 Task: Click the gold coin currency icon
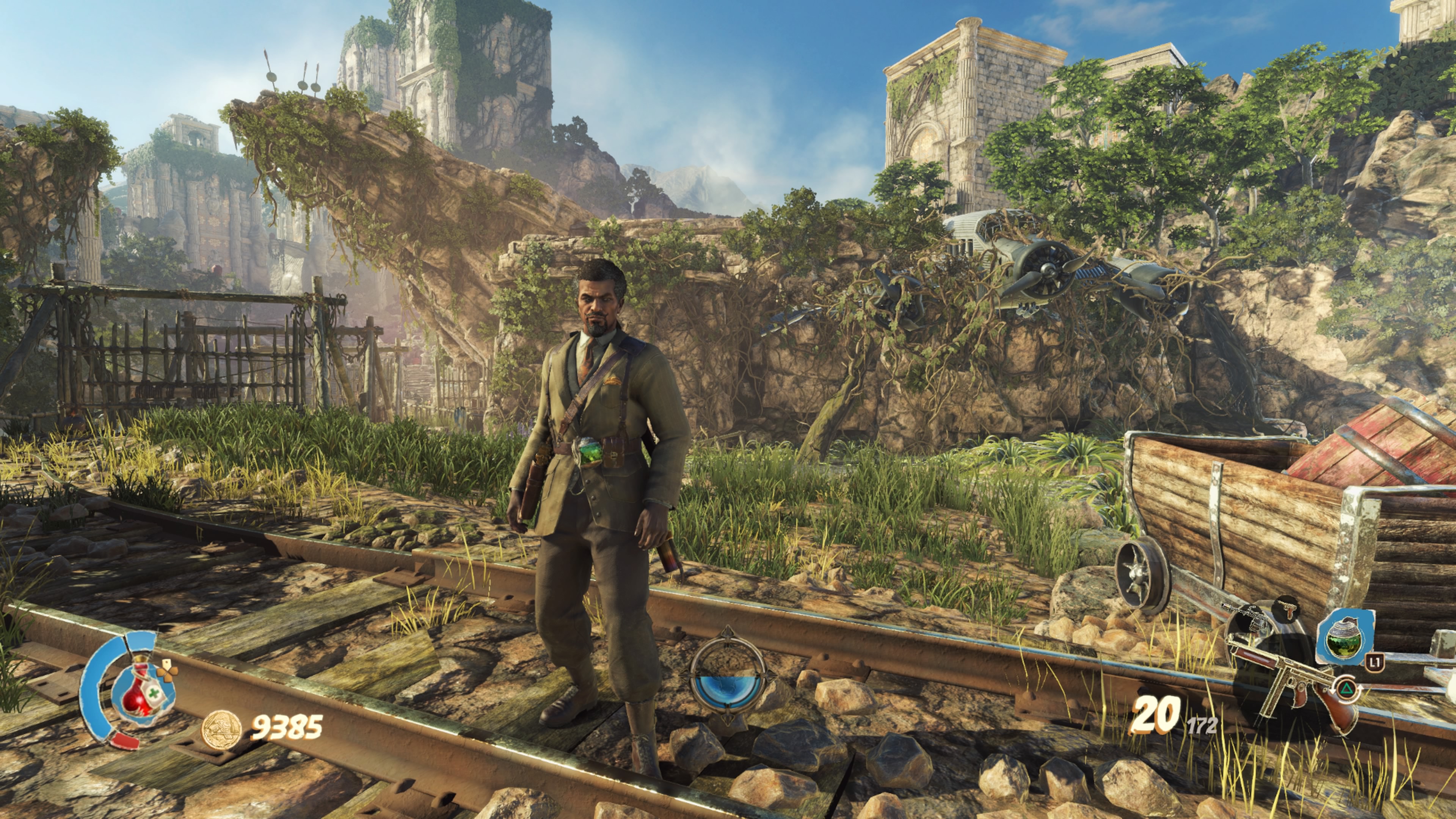(221, 728)
